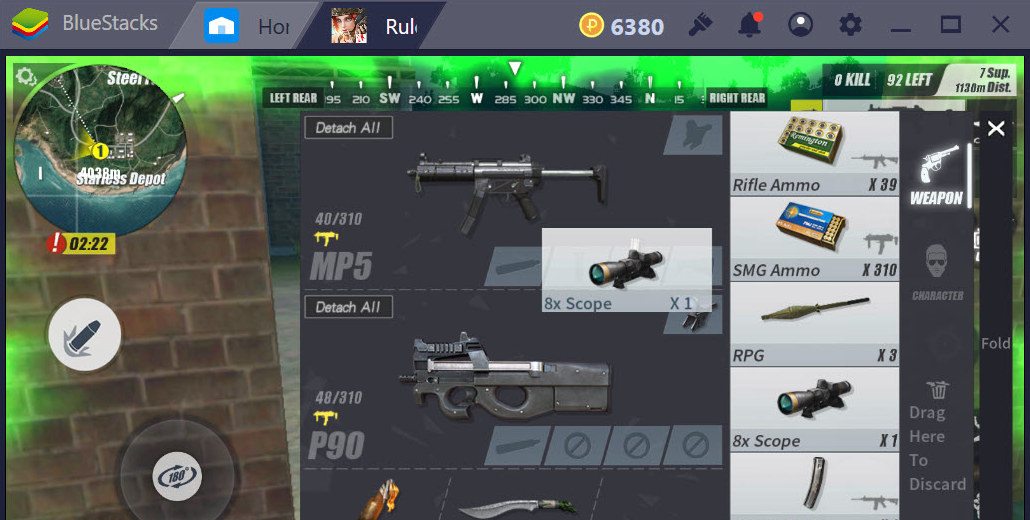Select the Rifle Ammo item
Image resolution: width=1030 pixels, height=520 pixels.
[x=814, y=153]
